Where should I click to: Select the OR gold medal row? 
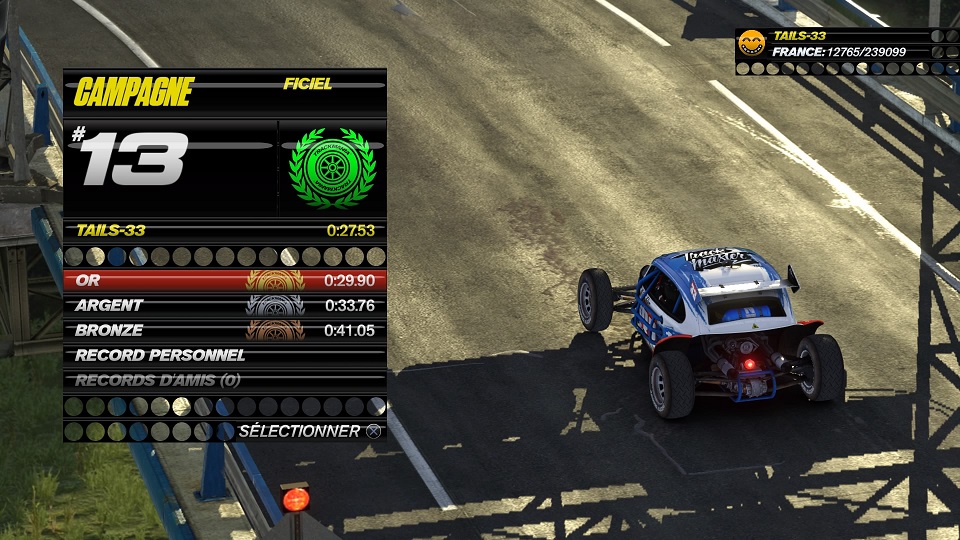tap(224, 281)
